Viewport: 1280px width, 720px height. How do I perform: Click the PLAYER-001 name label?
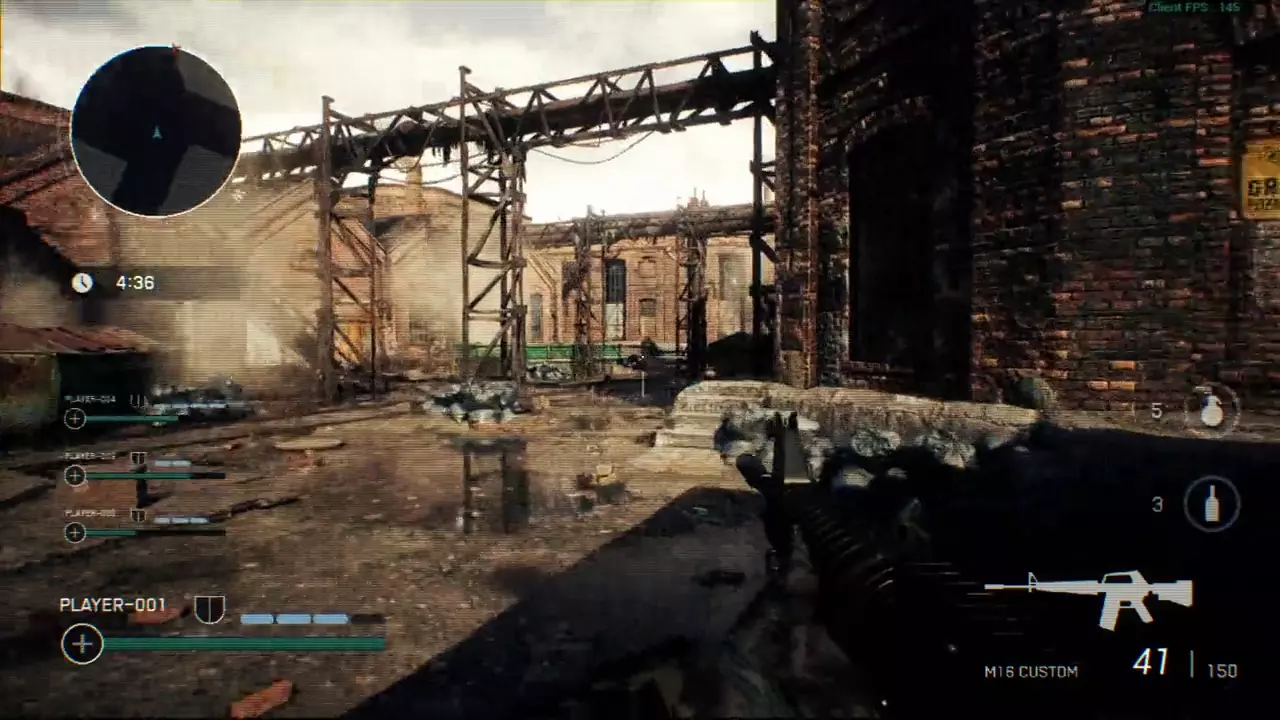pyautogui.click(x=113, y=605)
